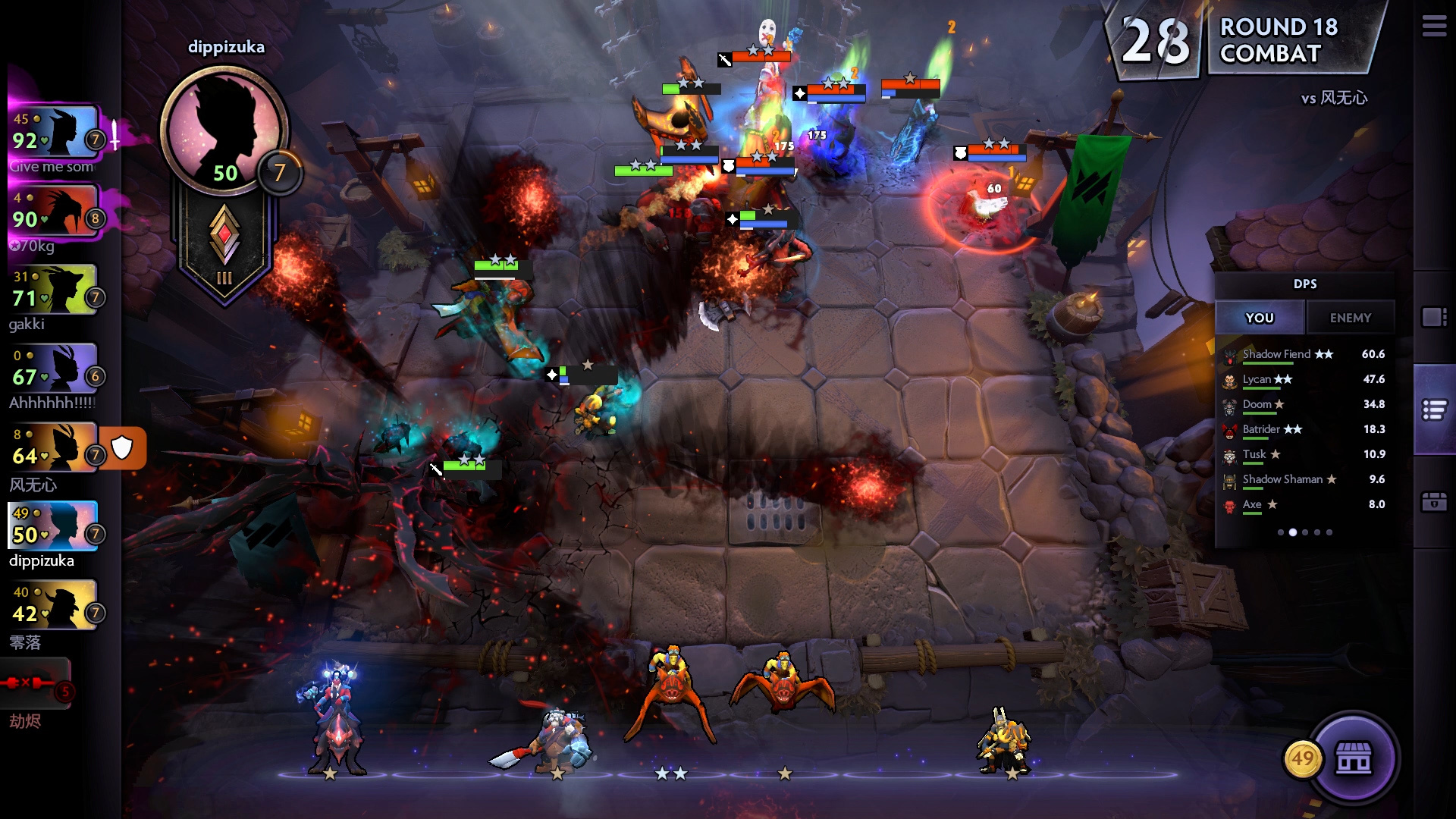Toggle to the last DPS page dot
Screen dimensions: 1456x819
1329,532
